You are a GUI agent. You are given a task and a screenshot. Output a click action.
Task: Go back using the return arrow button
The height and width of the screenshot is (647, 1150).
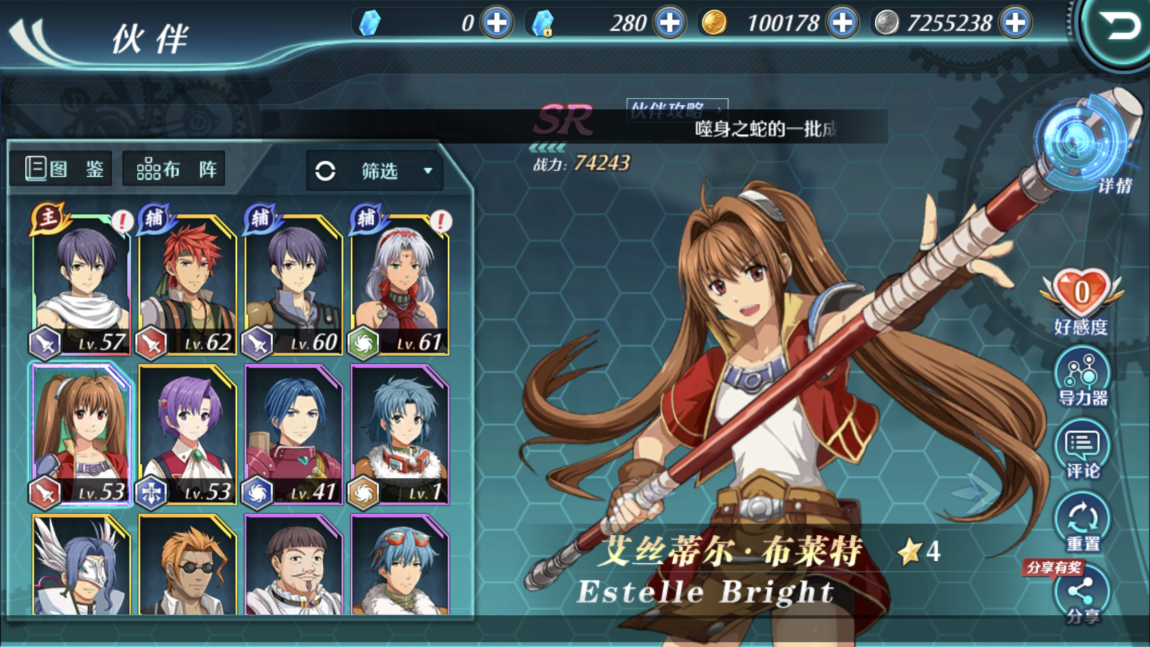(x=1117, y=27)
